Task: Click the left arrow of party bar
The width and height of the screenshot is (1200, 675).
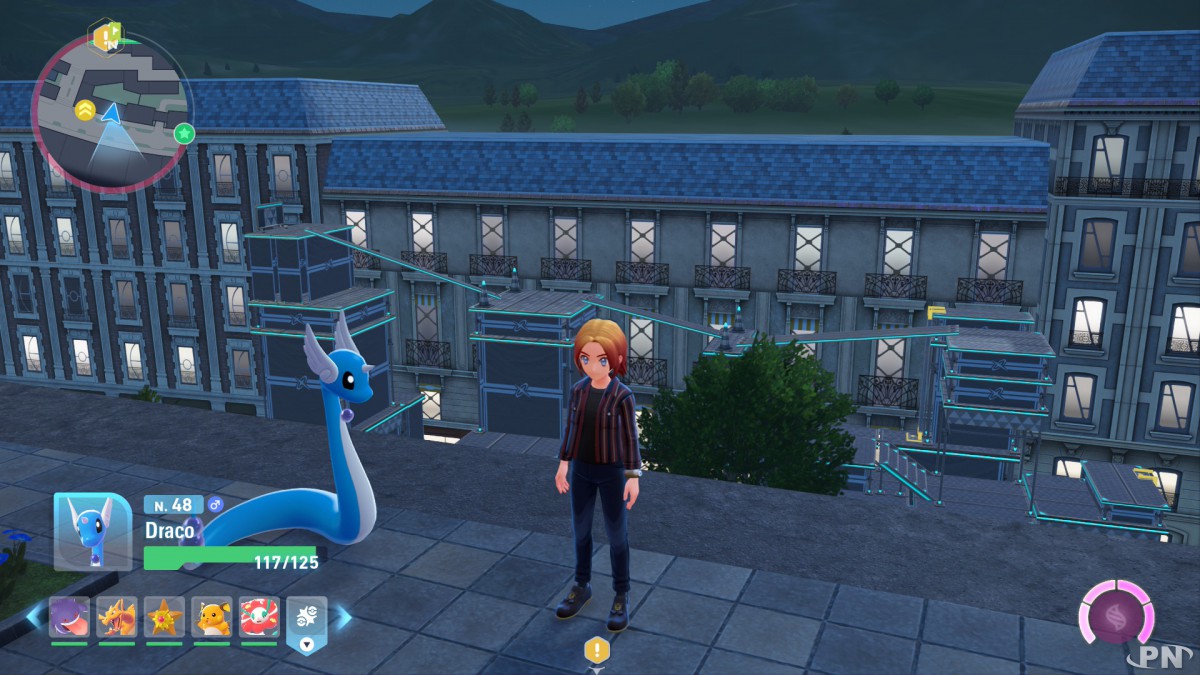Action: pyautogui.click(x=35, y=618)
